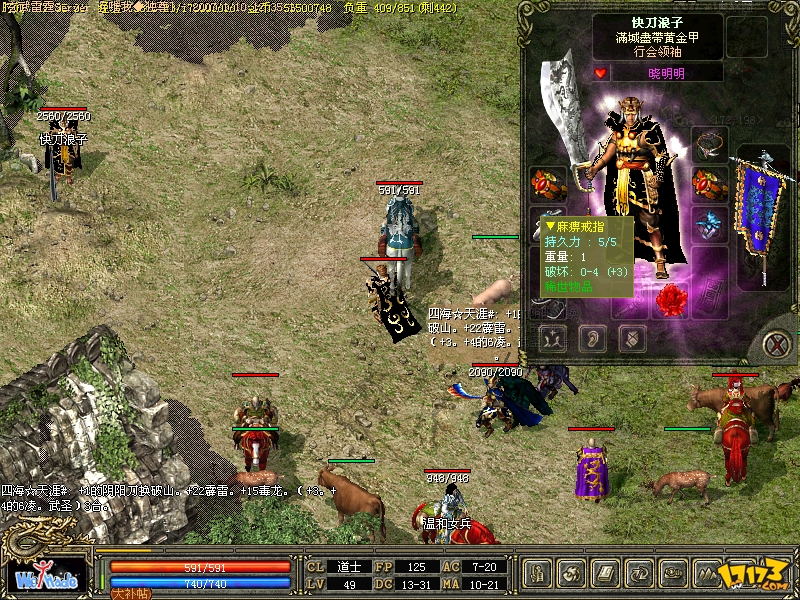Screen dimensions: 800x600
Task: Click the necklace equipment slot
Action: click(x=709, y=144)
